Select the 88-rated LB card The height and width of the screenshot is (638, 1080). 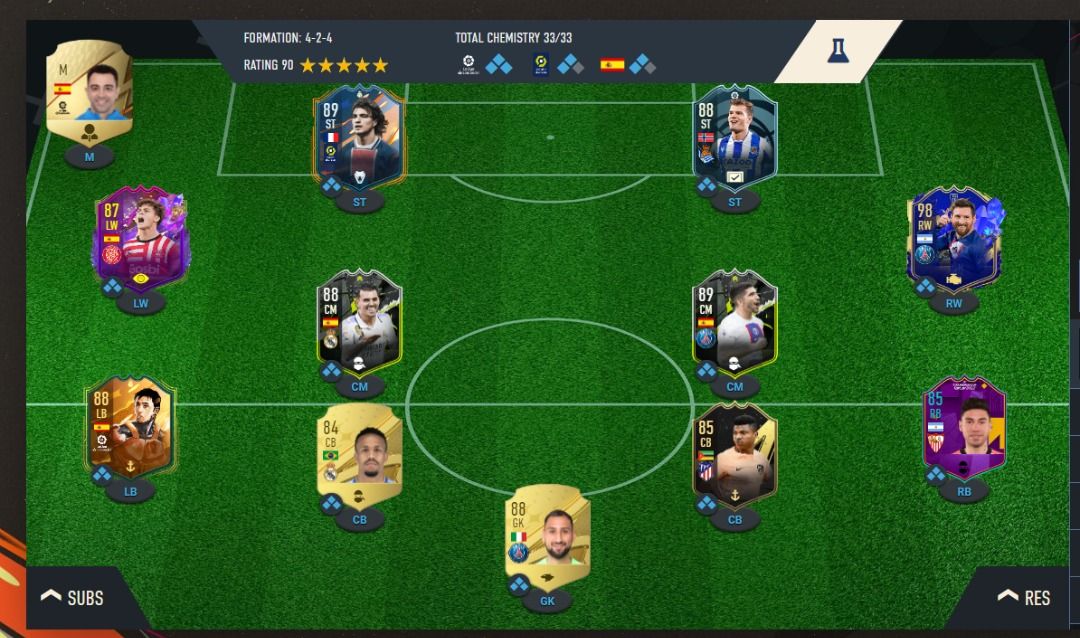point(131,427)
